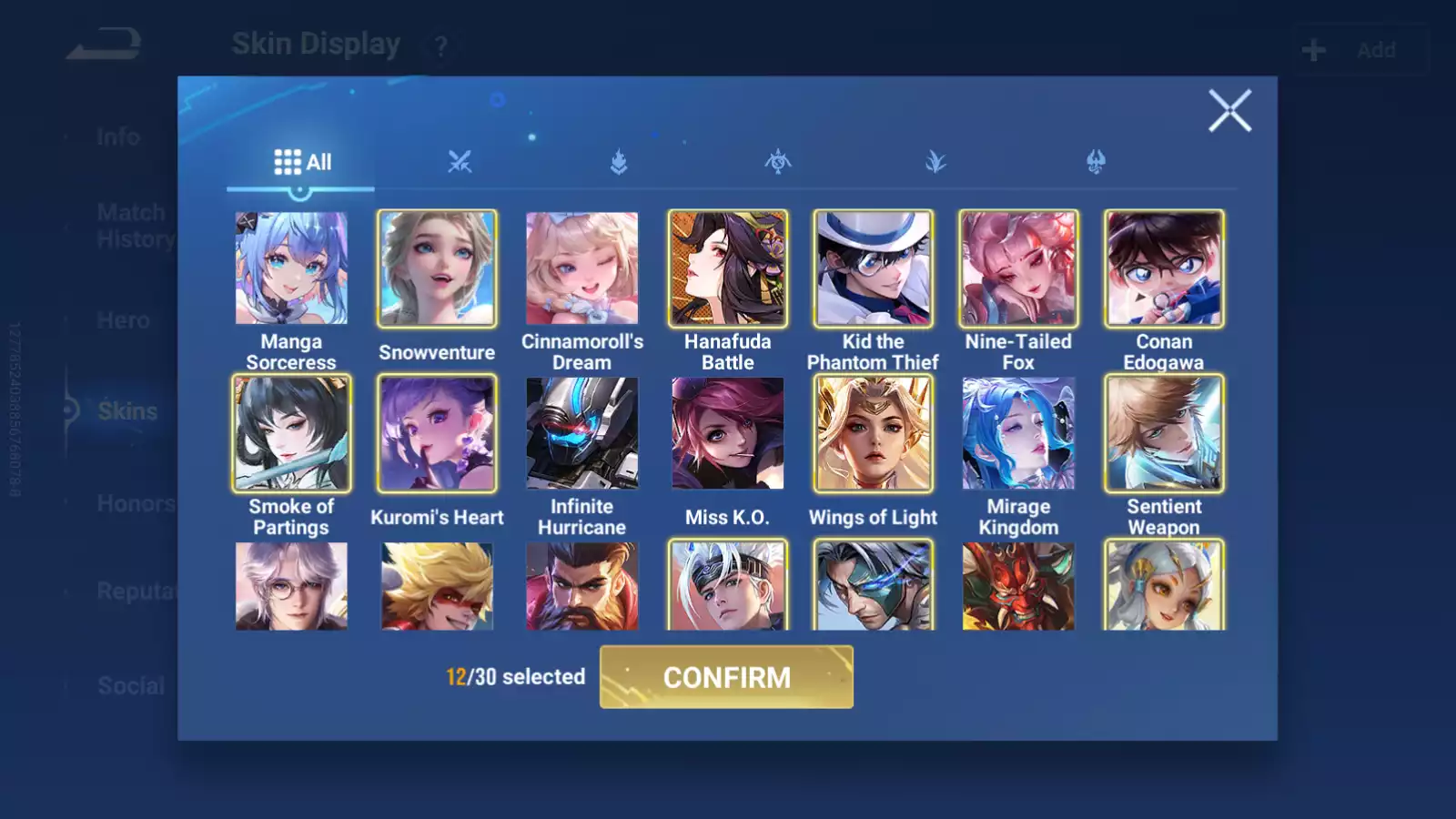Switch to the All tab
The width and height of the screenshot is (1456, 819).
coord(300,161)
